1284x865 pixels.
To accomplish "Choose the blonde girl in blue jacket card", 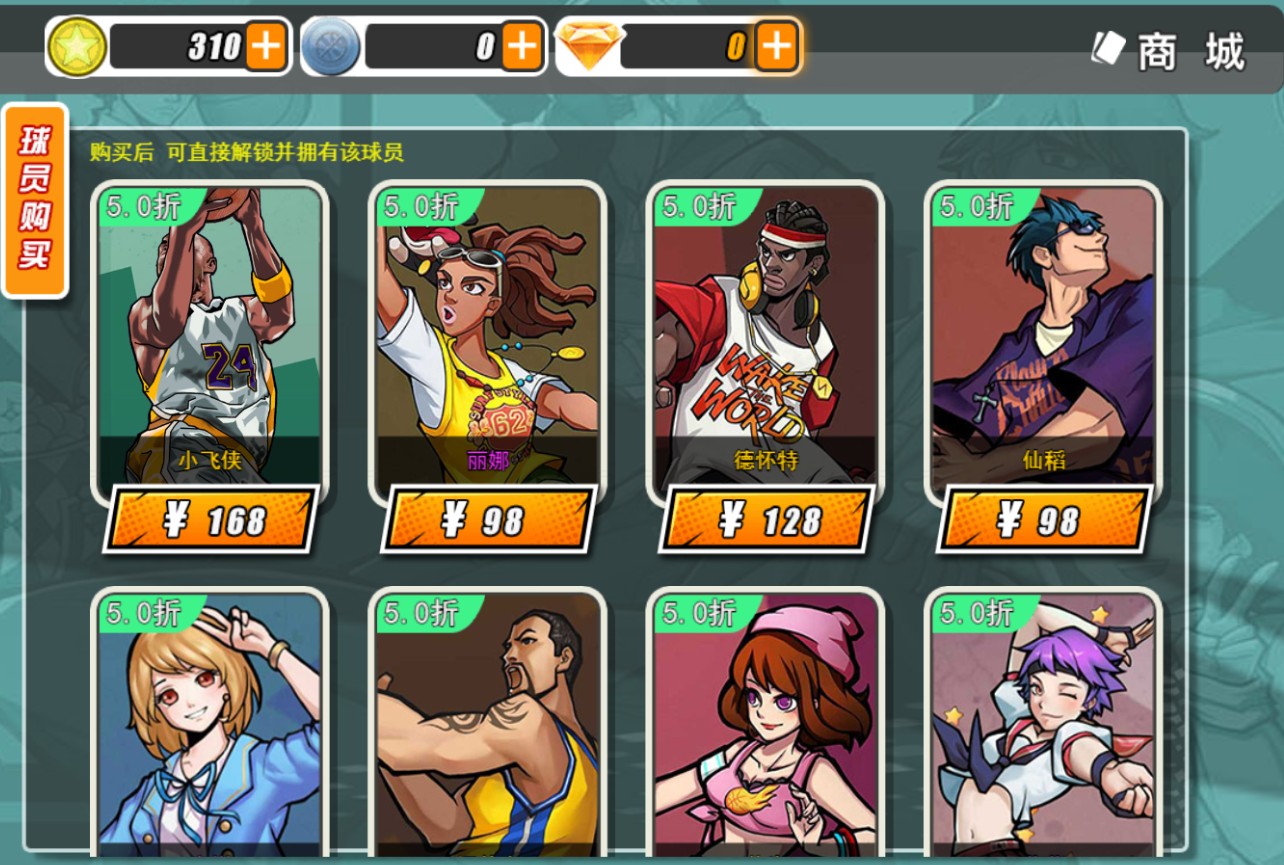I will 210,725.
